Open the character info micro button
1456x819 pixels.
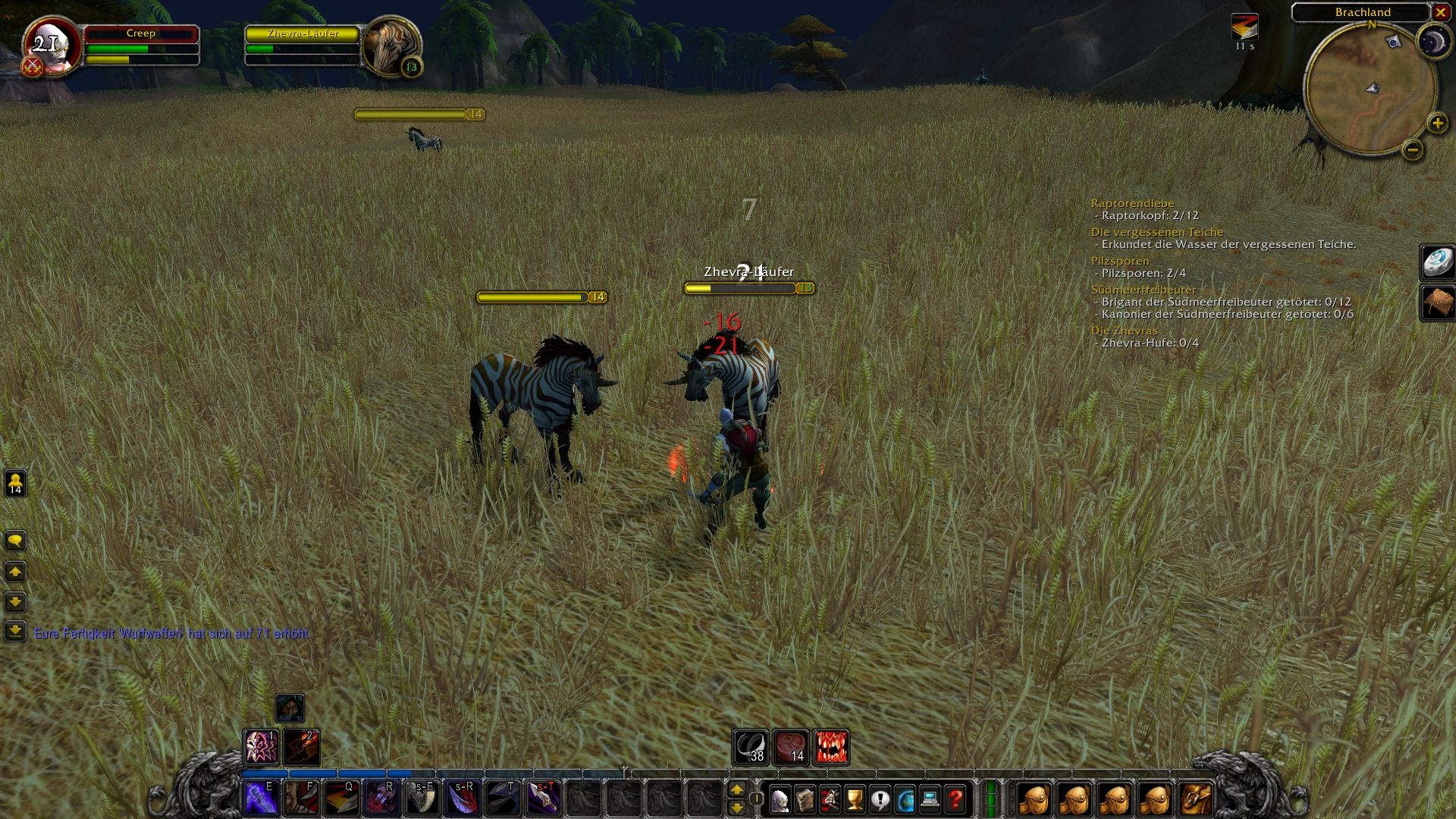point(780,799)
